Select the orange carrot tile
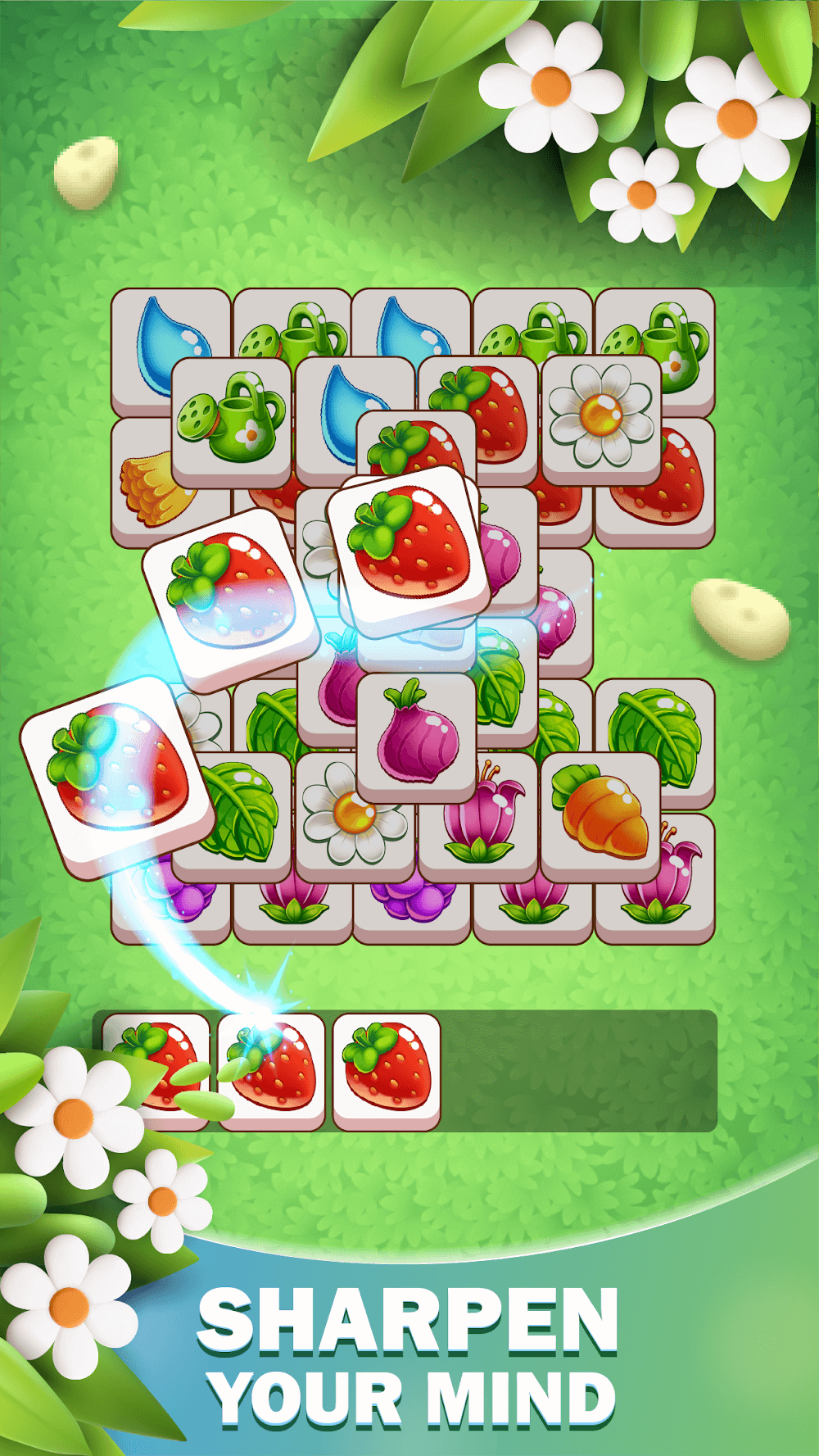The width and height of the screenshot is (819, 1456). (601, 813)
